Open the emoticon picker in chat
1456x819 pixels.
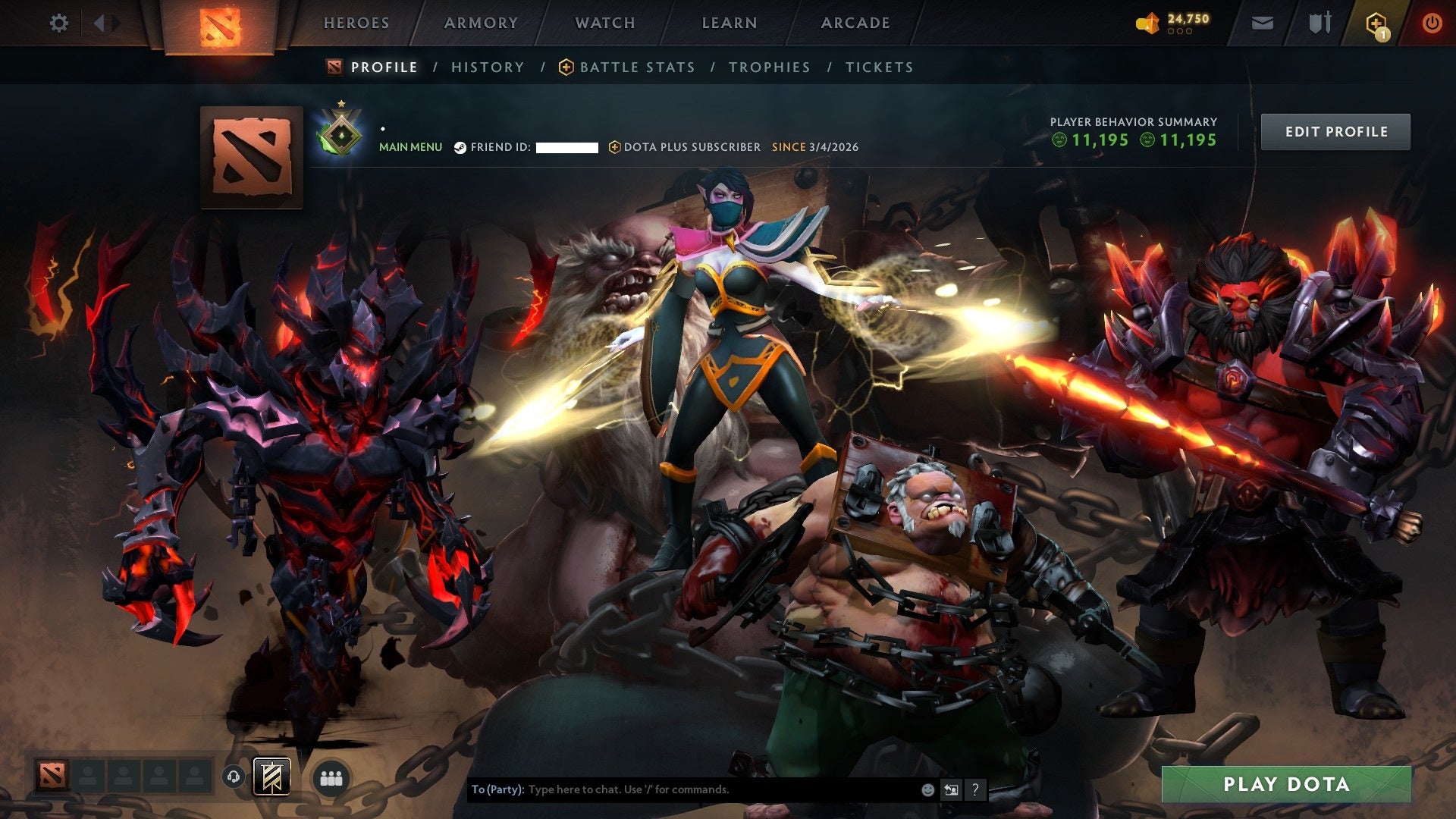click(x=927, y=789)
